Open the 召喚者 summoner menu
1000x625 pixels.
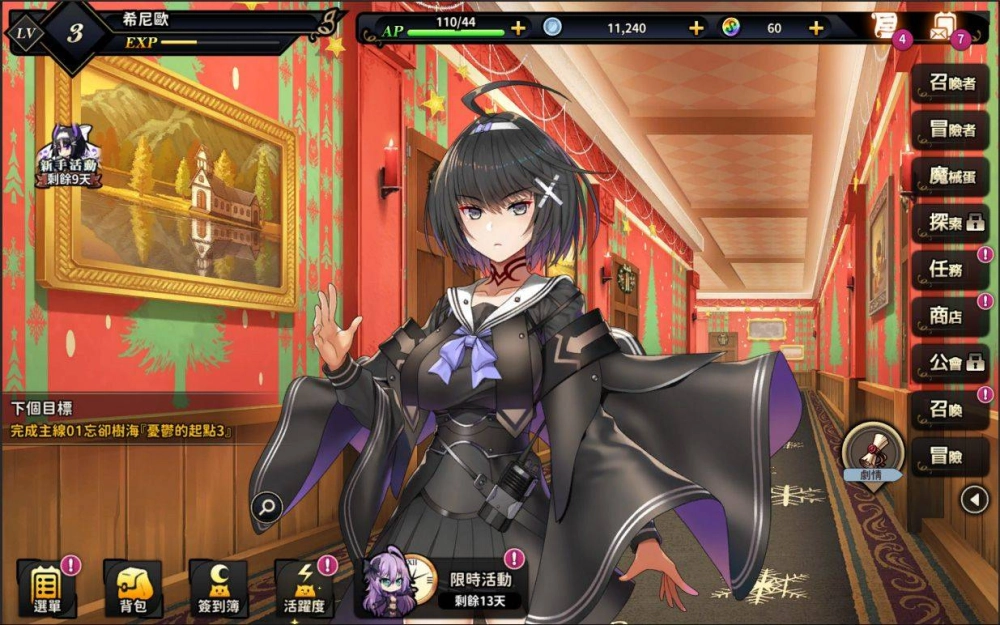point(951,83)
